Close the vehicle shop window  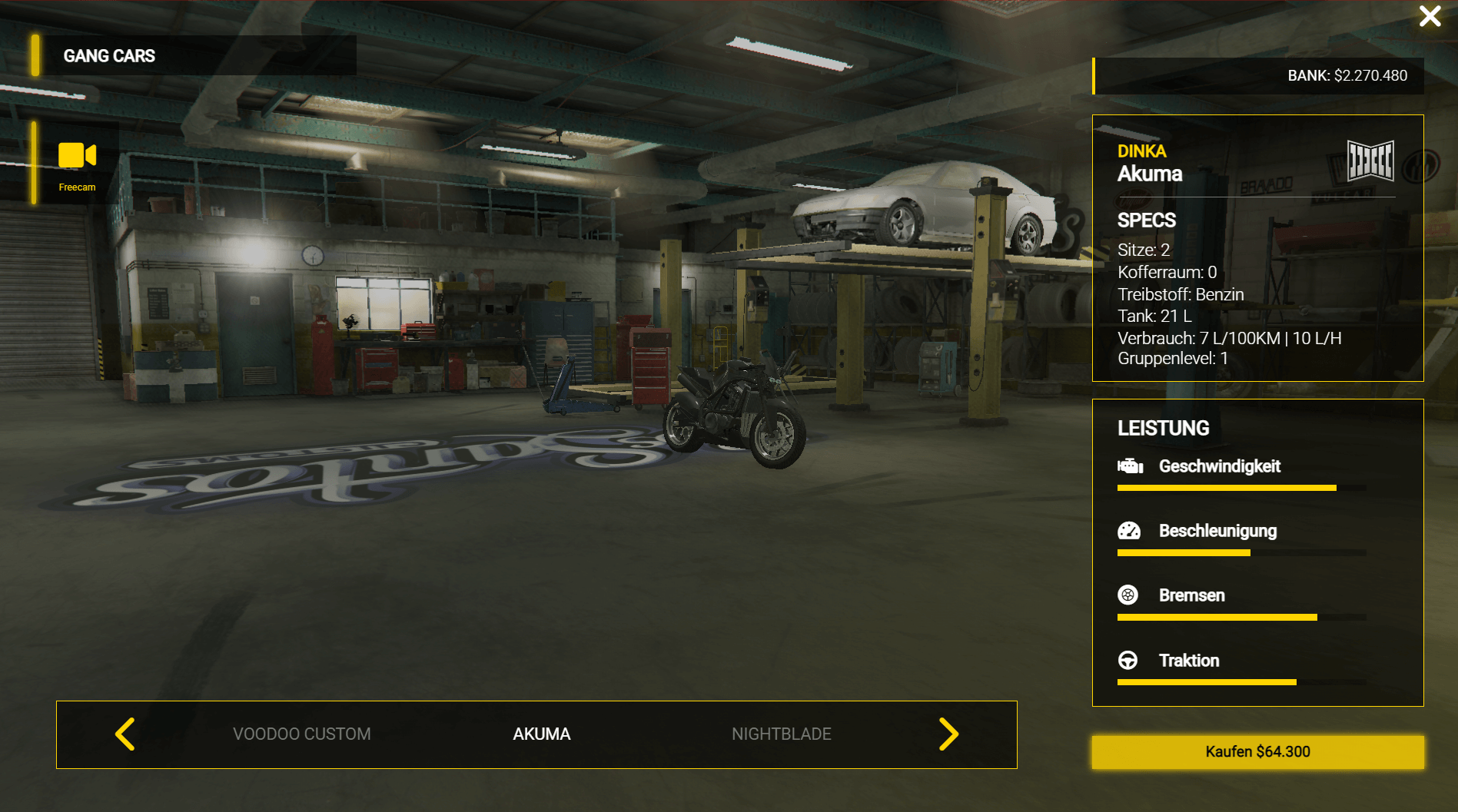[1430, 16]
